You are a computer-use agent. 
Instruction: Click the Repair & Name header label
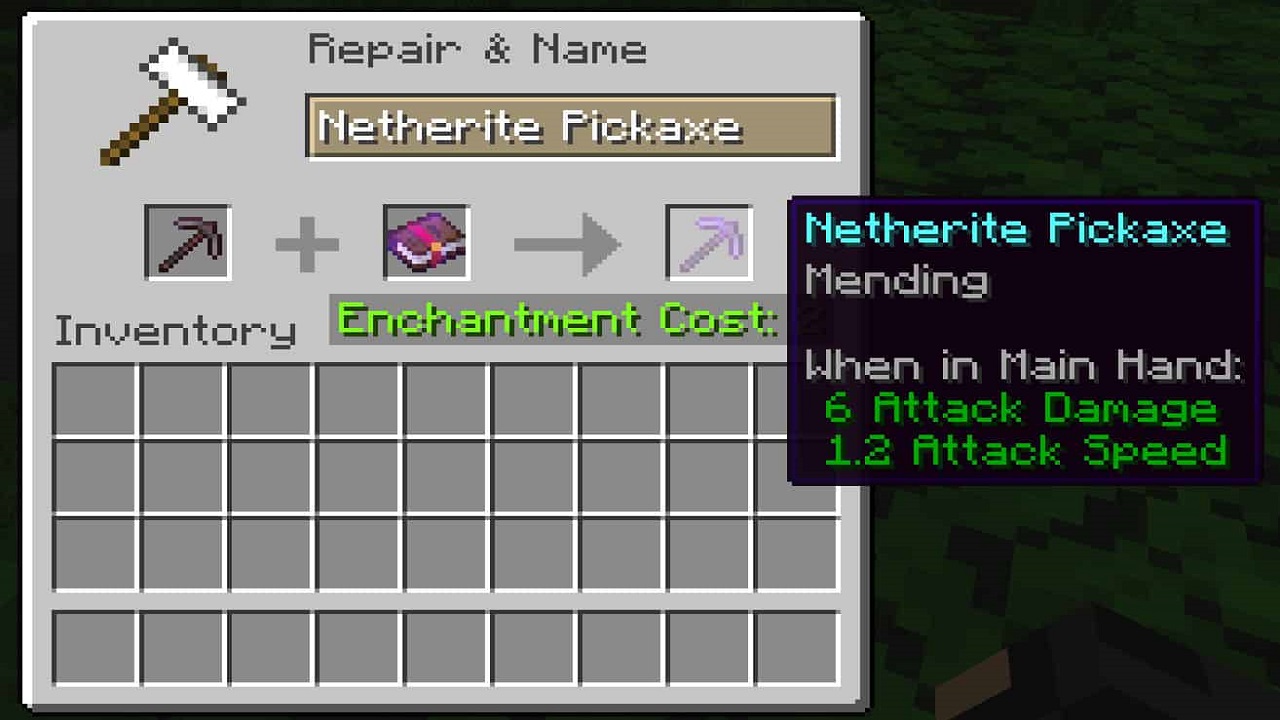click(478, 48)
